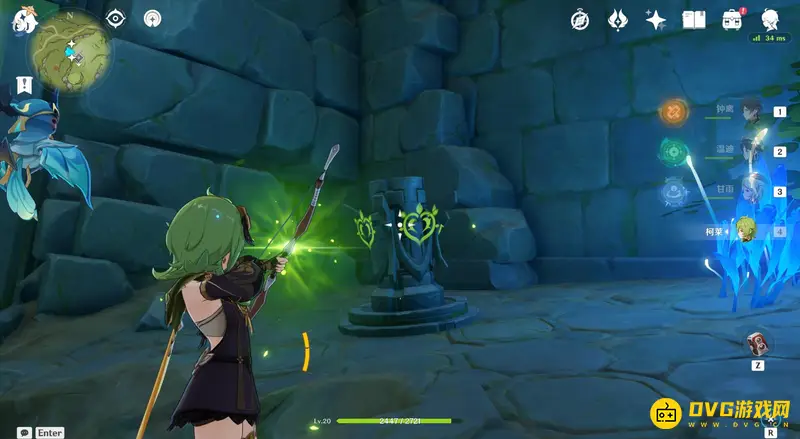Open the open-book handbook icon

(x=693, y=20)
